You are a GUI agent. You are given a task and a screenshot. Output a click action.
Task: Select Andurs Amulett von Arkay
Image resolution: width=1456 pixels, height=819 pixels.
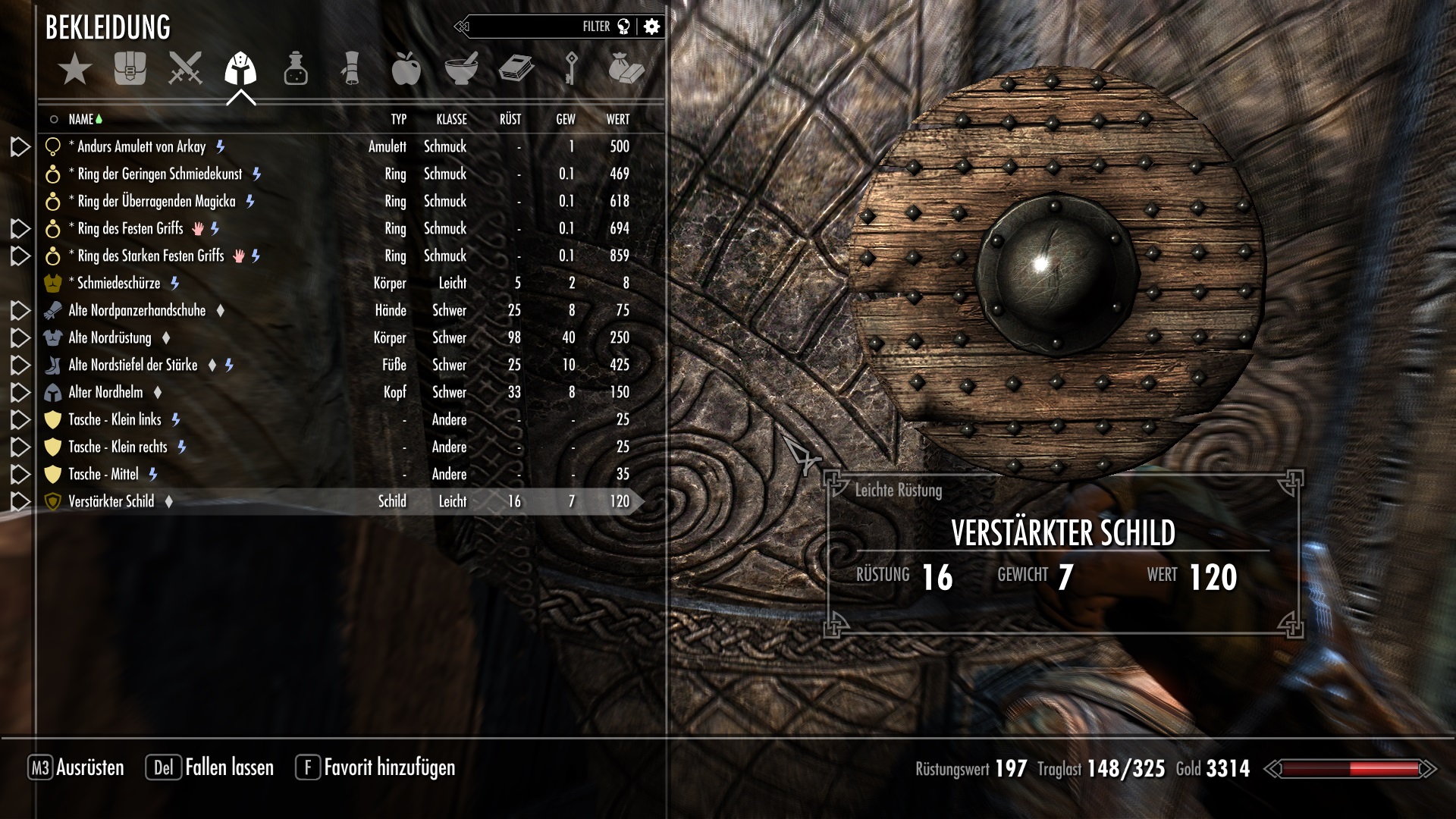pos(141,147)
